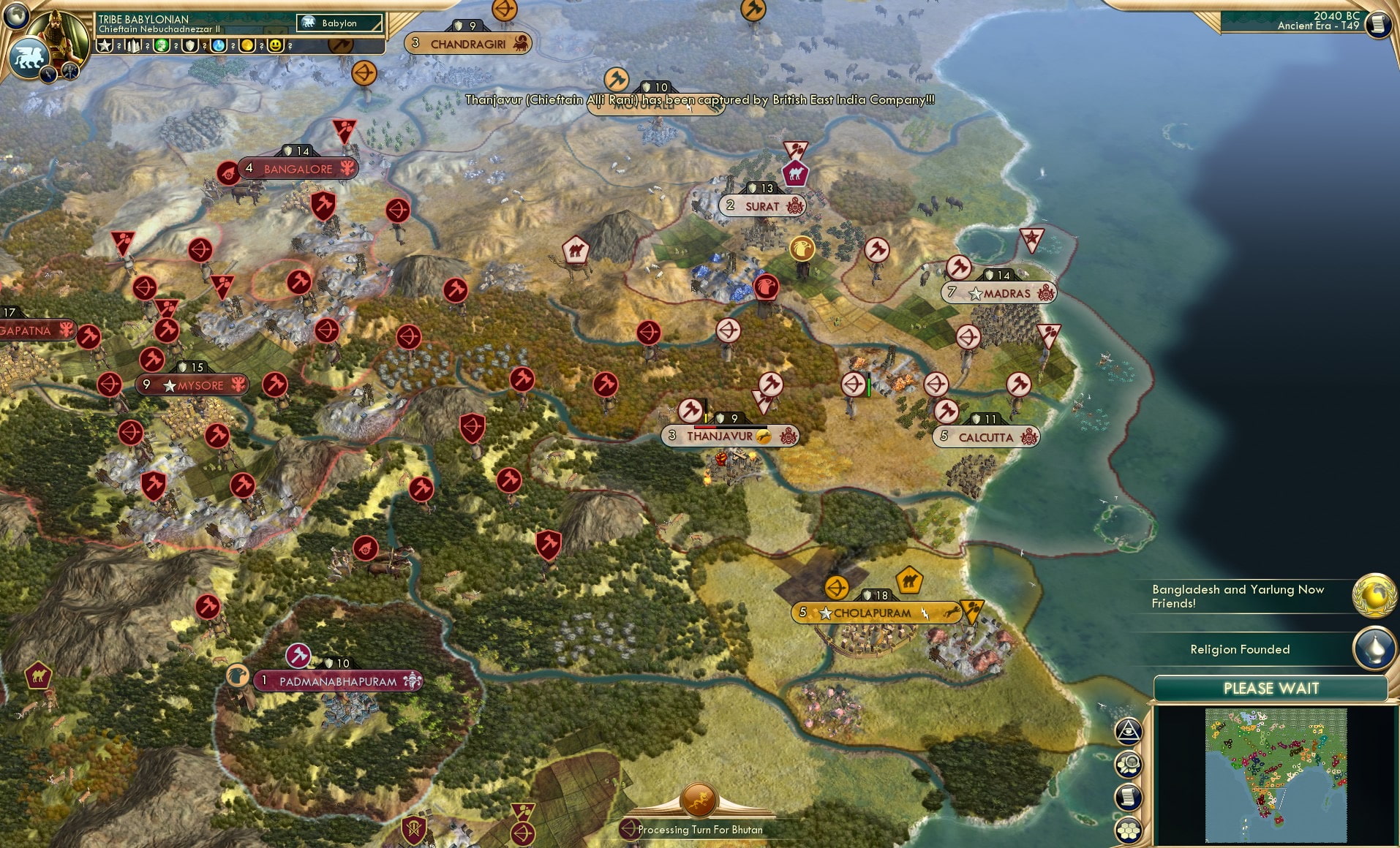Select the winged lion Babylon emblem
Viewport: 1400px width, 848px height.
(29, 58)
